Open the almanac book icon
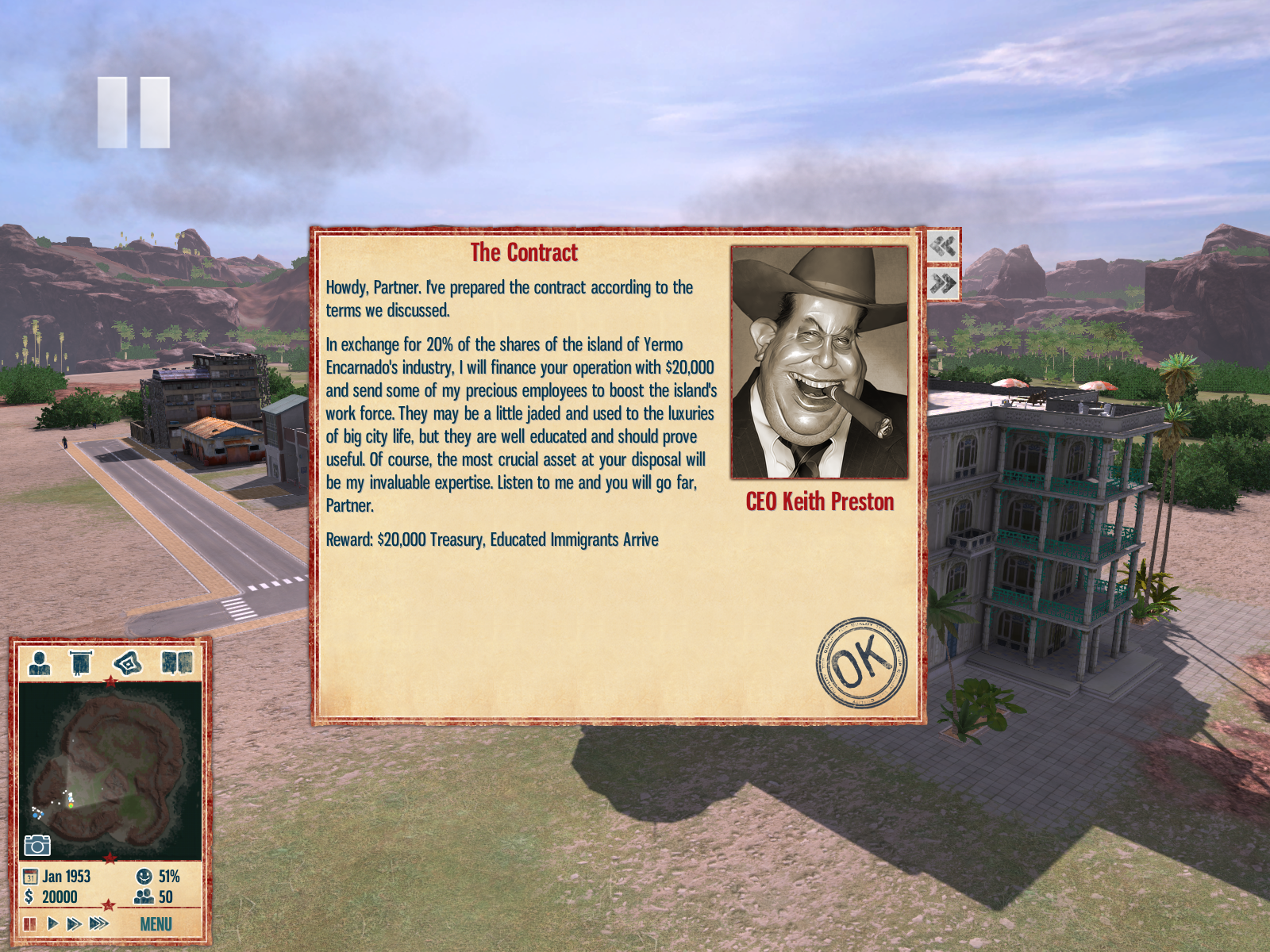This screenshot has width=1270, height=952. point(176,662)
